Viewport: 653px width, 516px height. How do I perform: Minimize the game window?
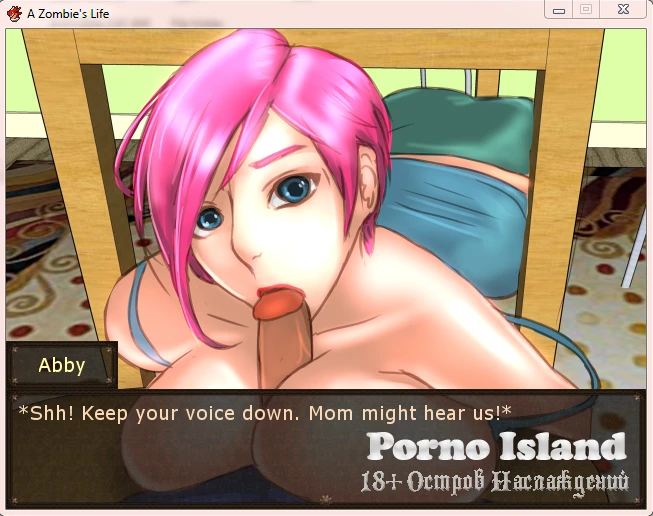click(560, 10)
